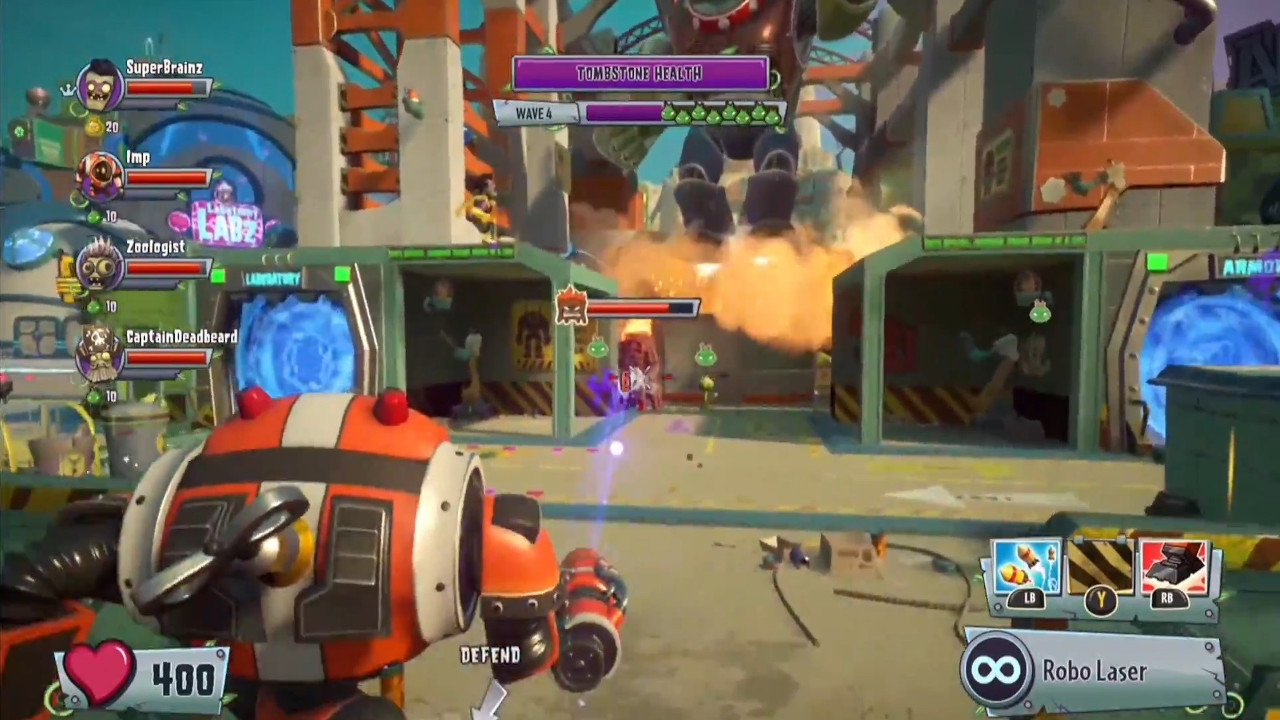
Task: Select the Imp teammate portrait
Action: pos(100,176)
